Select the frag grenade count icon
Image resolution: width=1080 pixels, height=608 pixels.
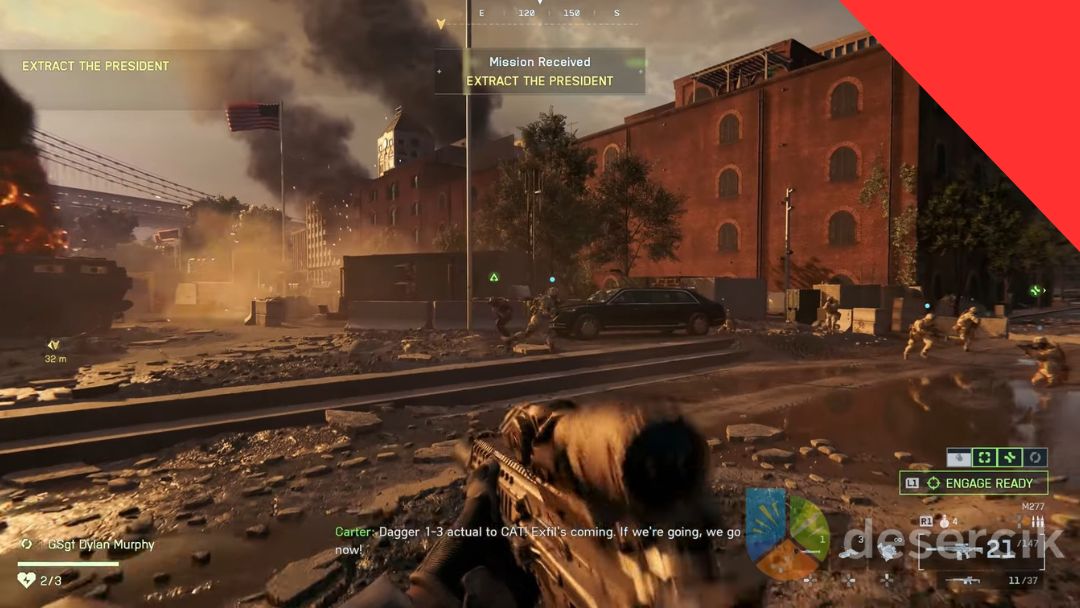click(943, 521)
